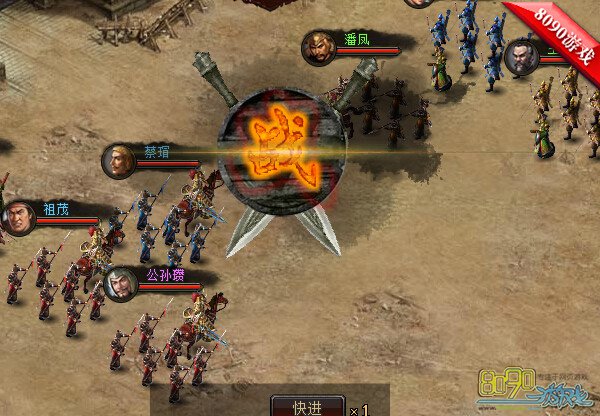
Task: Select general 潘凤's portrait
Action: pos(319,48)
